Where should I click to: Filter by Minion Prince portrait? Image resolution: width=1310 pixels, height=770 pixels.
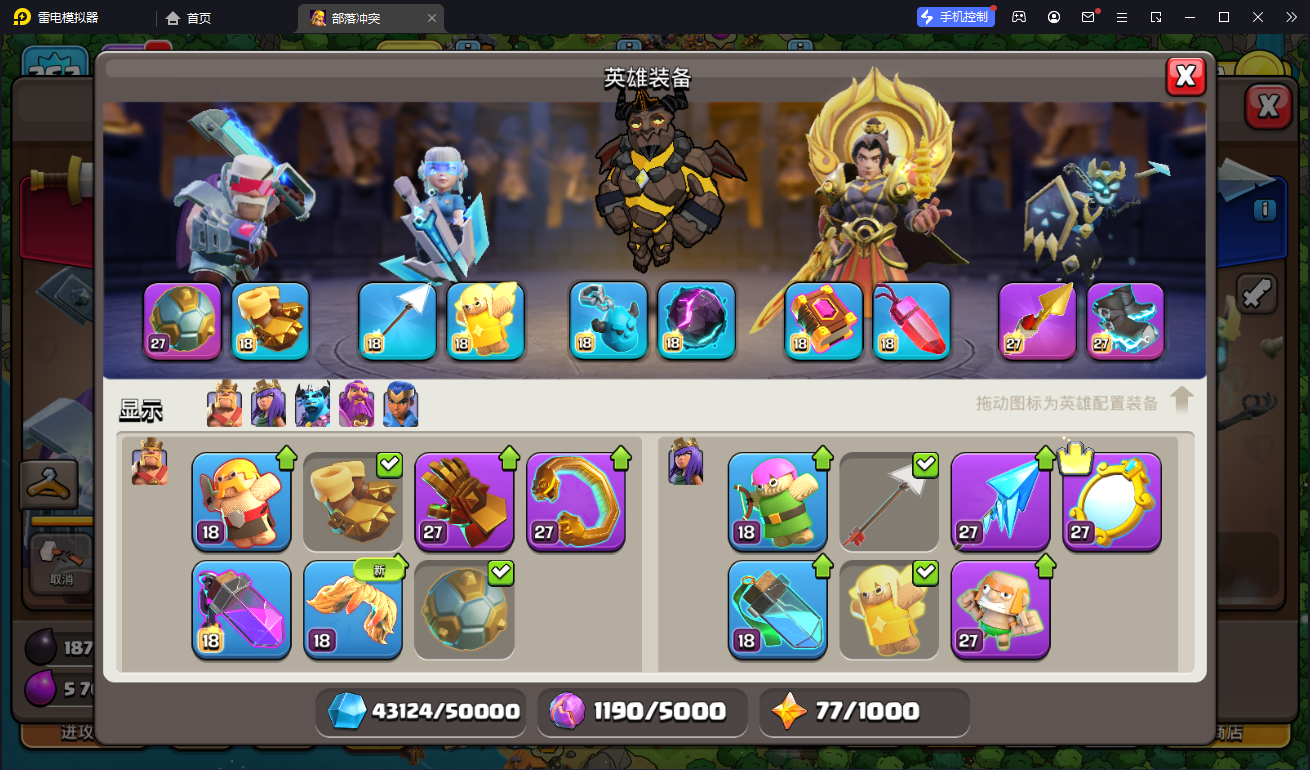point(312,405)
